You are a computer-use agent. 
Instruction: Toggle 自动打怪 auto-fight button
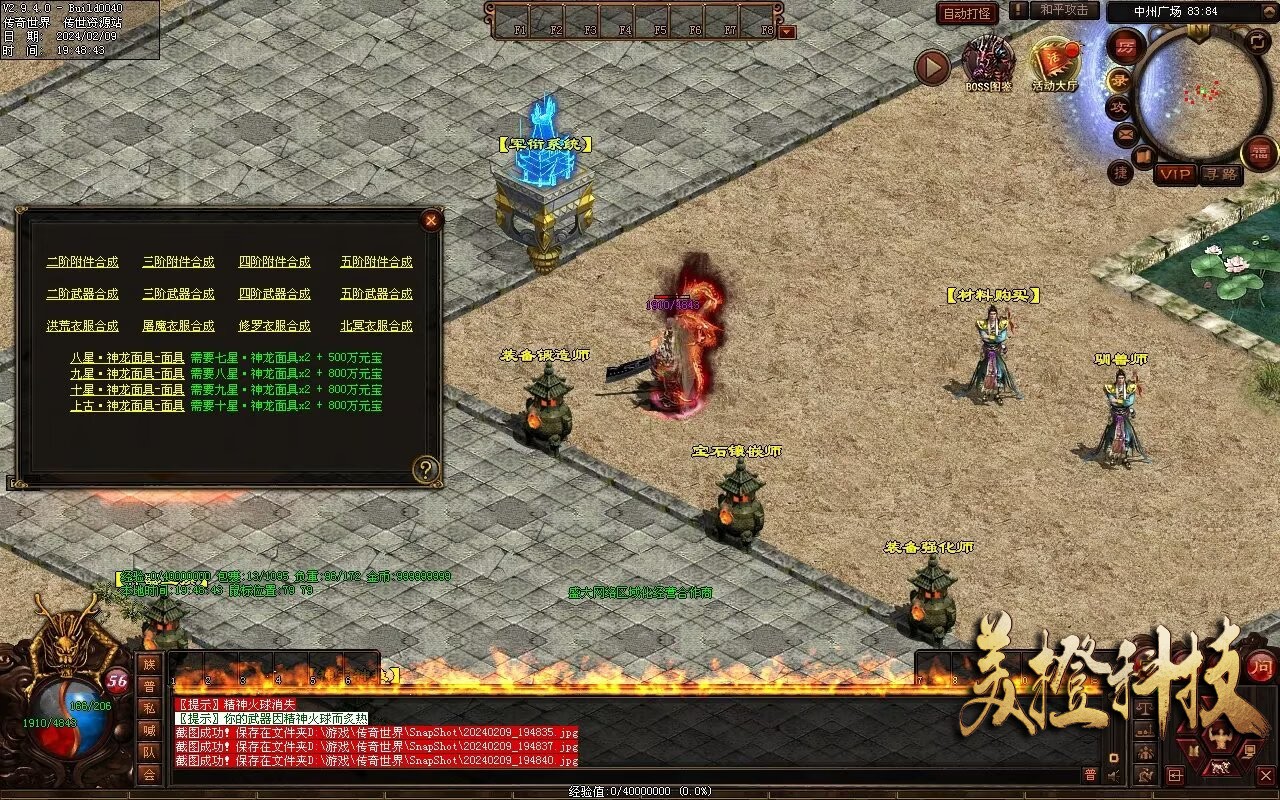click(x=968, y=14)
